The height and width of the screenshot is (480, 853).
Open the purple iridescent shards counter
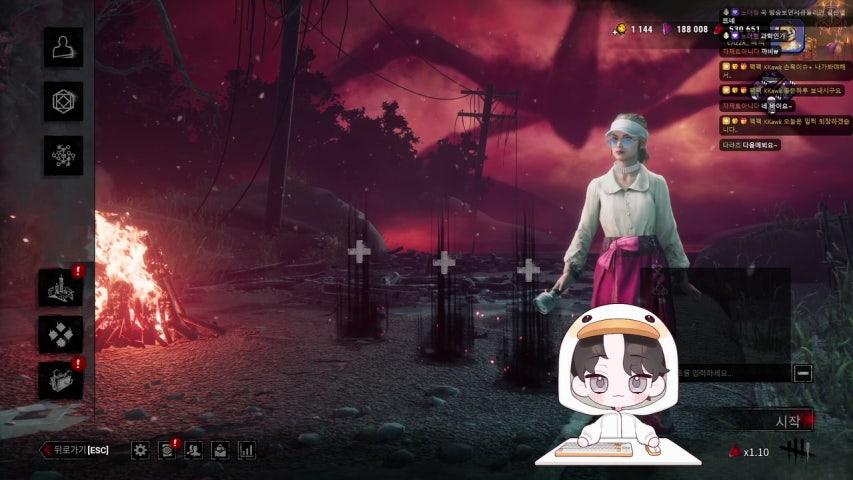(x=685, y=29)
